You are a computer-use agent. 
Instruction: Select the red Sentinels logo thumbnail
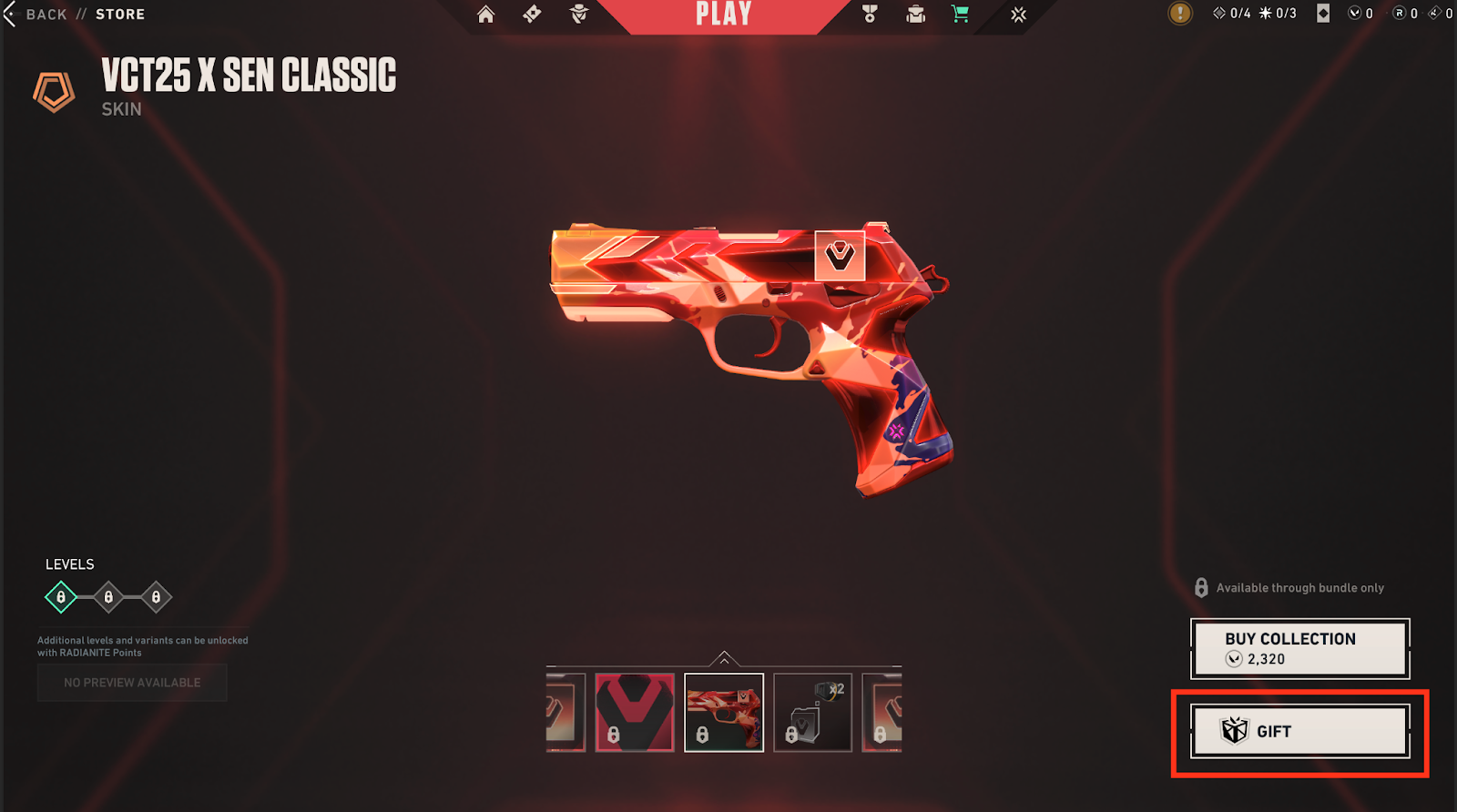pos(635,712)
